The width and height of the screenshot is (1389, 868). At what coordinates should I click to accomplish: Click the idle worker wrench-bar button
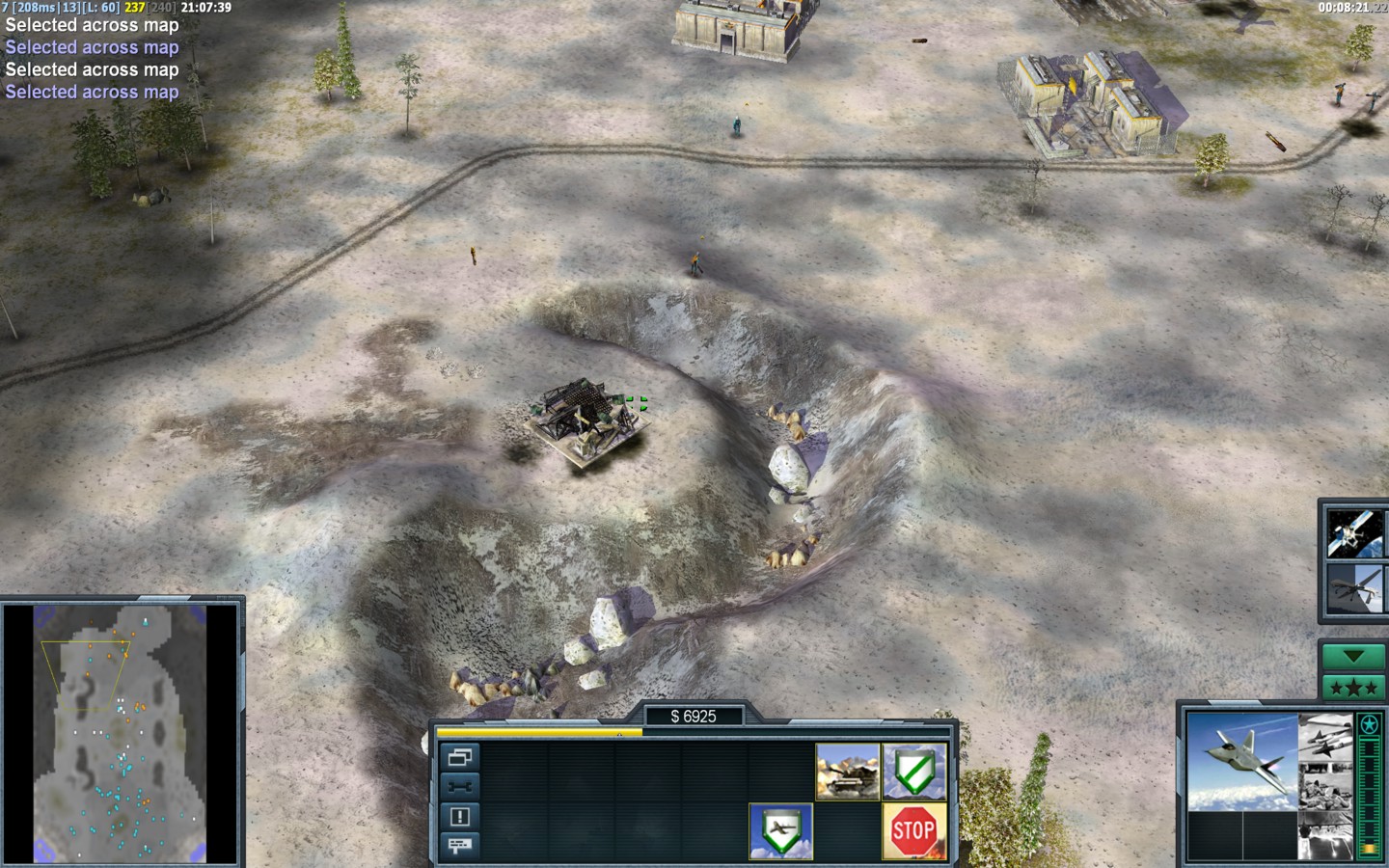pyautogui.click(x=460, y=787)
